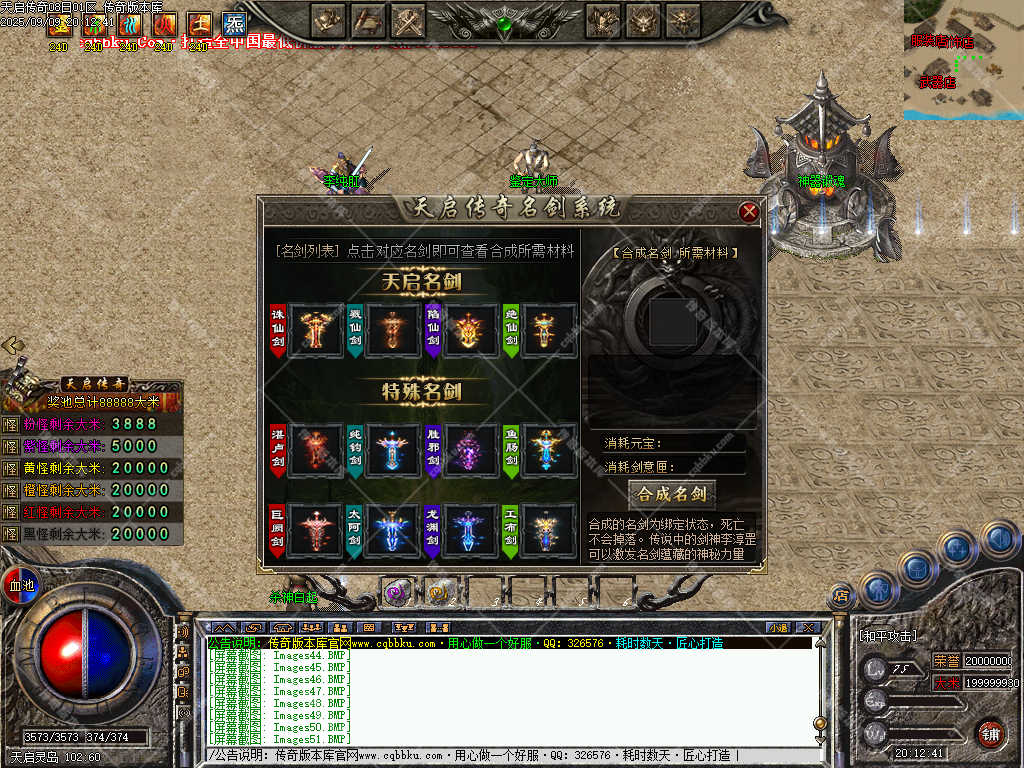Close the 名剑系统 sword window
This screenshot has width=1024, height=768.
coord(748,211)
